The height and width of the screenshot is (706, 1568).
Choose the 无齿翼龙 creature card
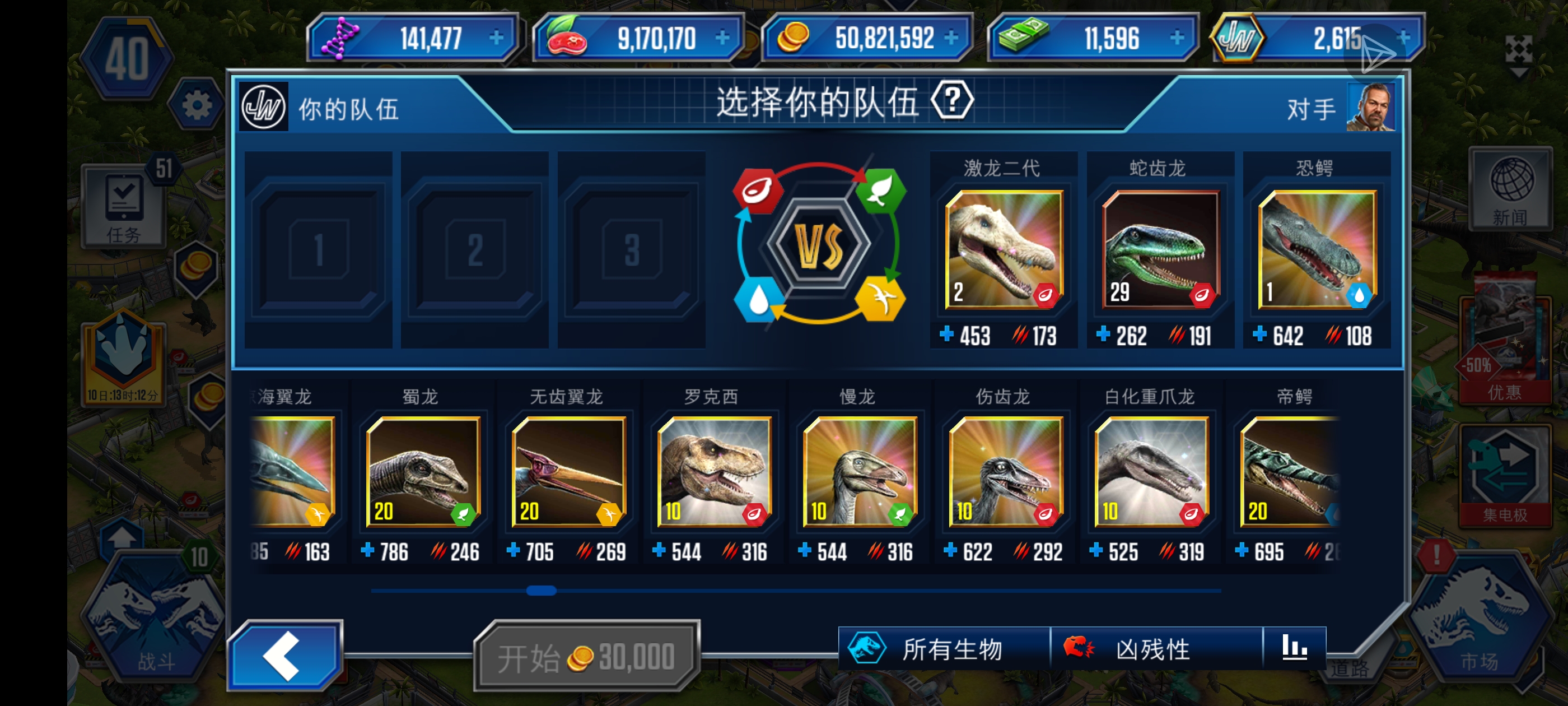[568, 471]
